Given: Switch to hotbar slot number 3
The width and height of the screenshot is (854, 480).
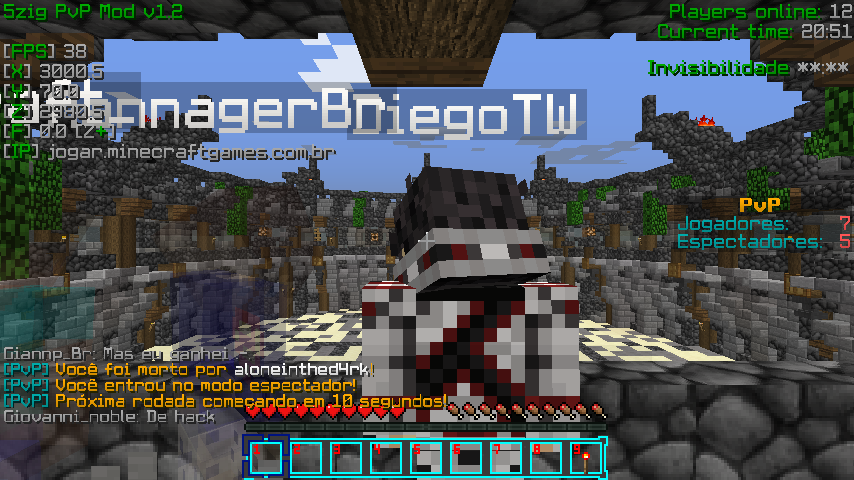Looking at the screenshot, I should (x=345, y=458).
